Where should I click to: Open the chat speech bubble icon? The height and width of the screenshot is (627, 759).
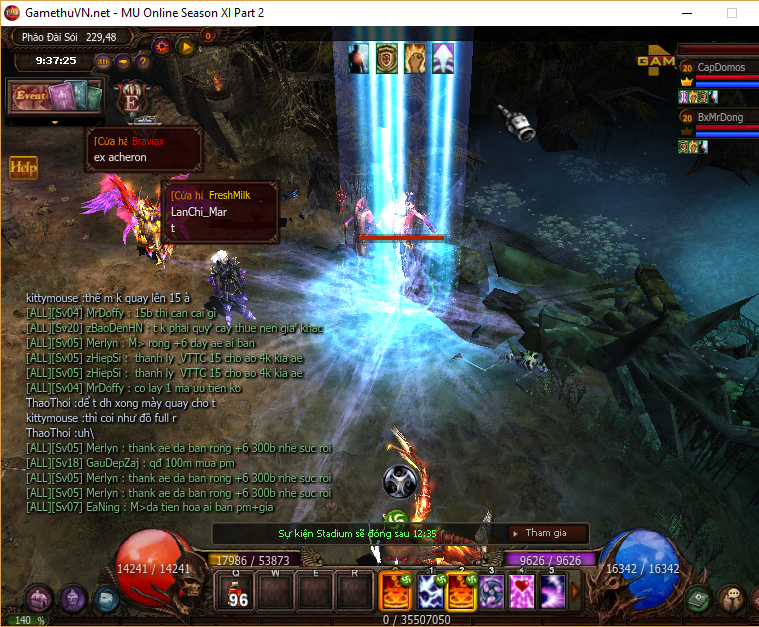point(733,598)
